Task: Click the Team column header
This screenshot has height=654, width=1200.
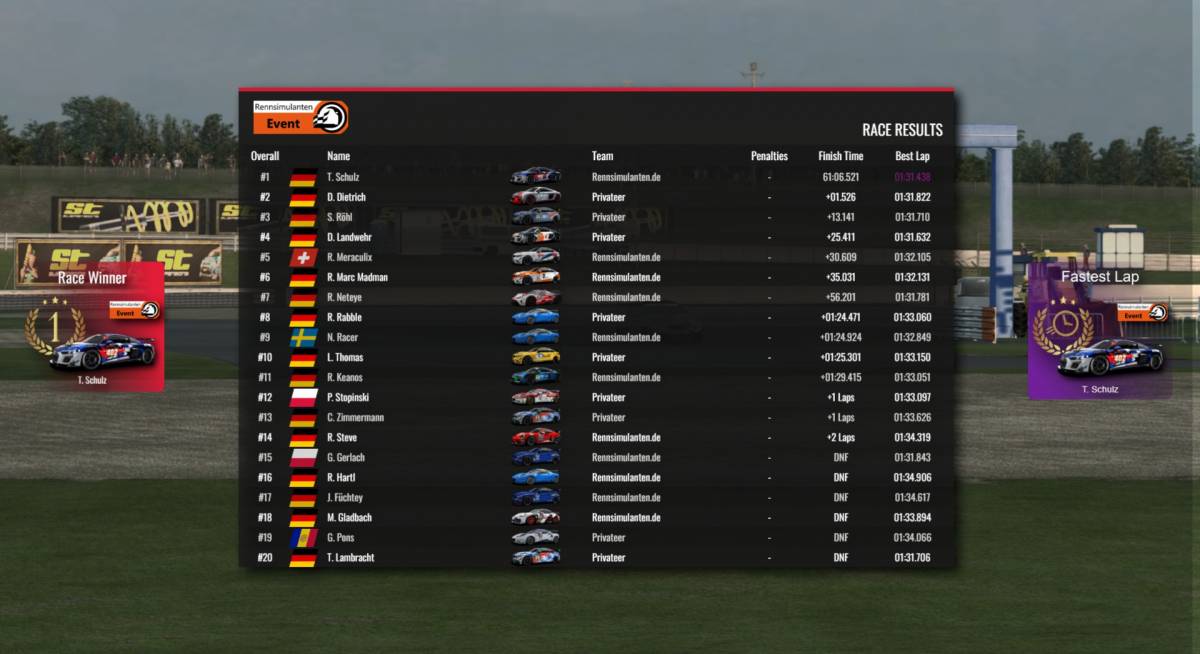Action: coord(602,156)
